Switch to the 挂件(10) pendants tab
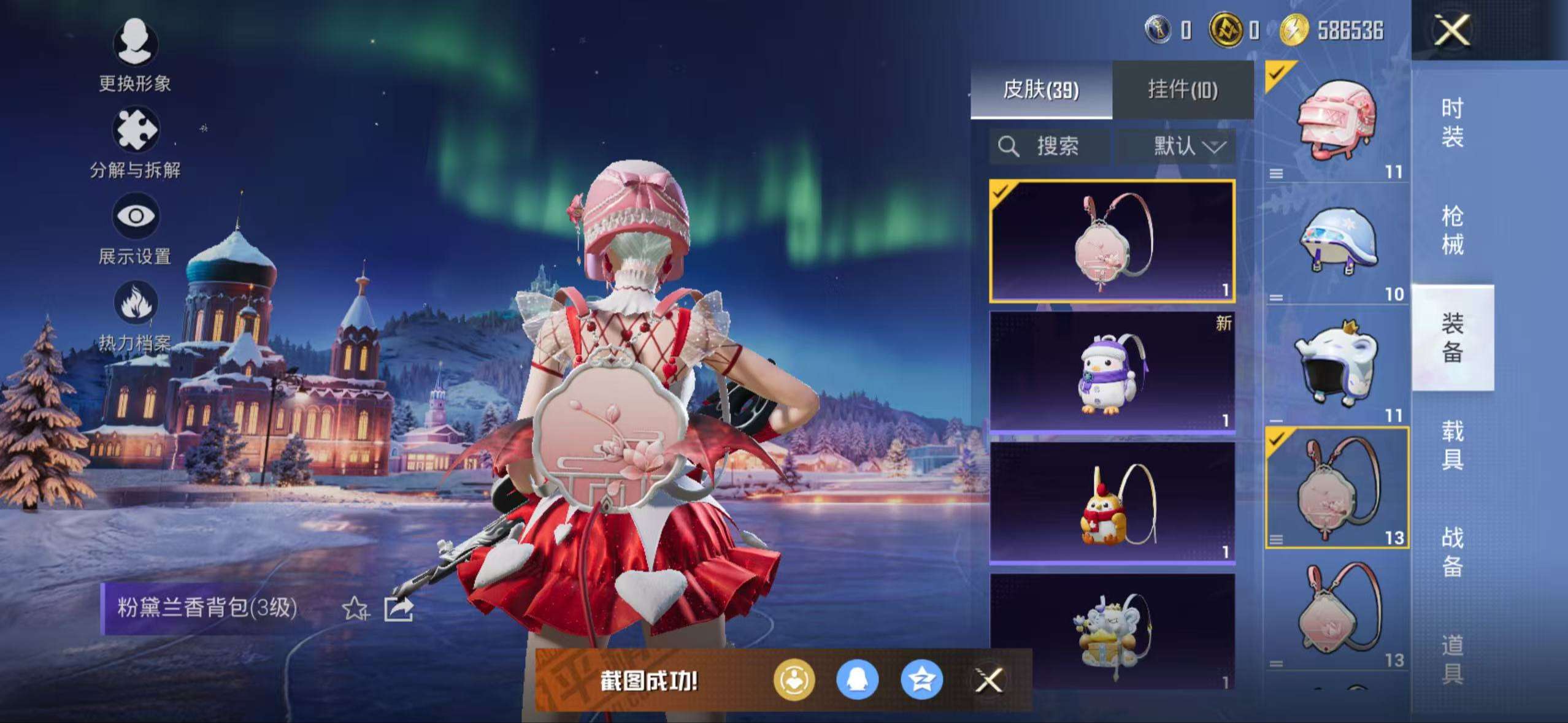Screen dimensions: 1568x723 [1182, 90]
